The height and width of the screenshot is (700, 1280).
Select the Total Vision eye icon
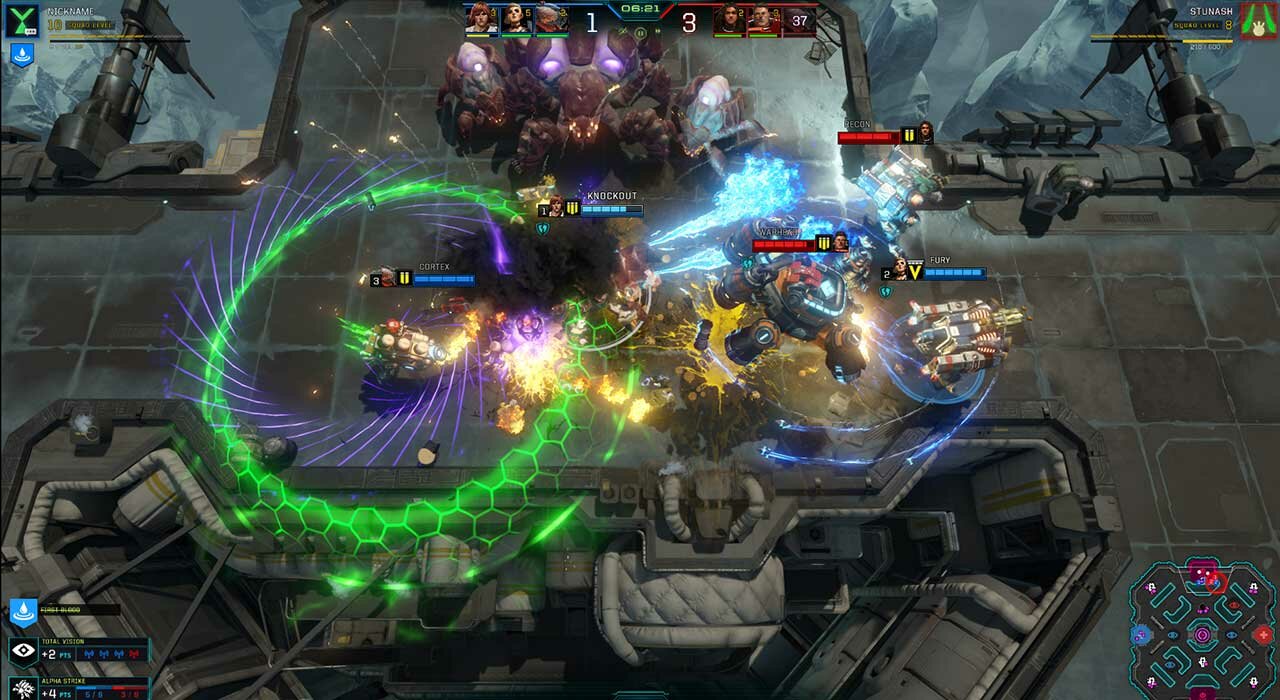click(x=22, y=651)
